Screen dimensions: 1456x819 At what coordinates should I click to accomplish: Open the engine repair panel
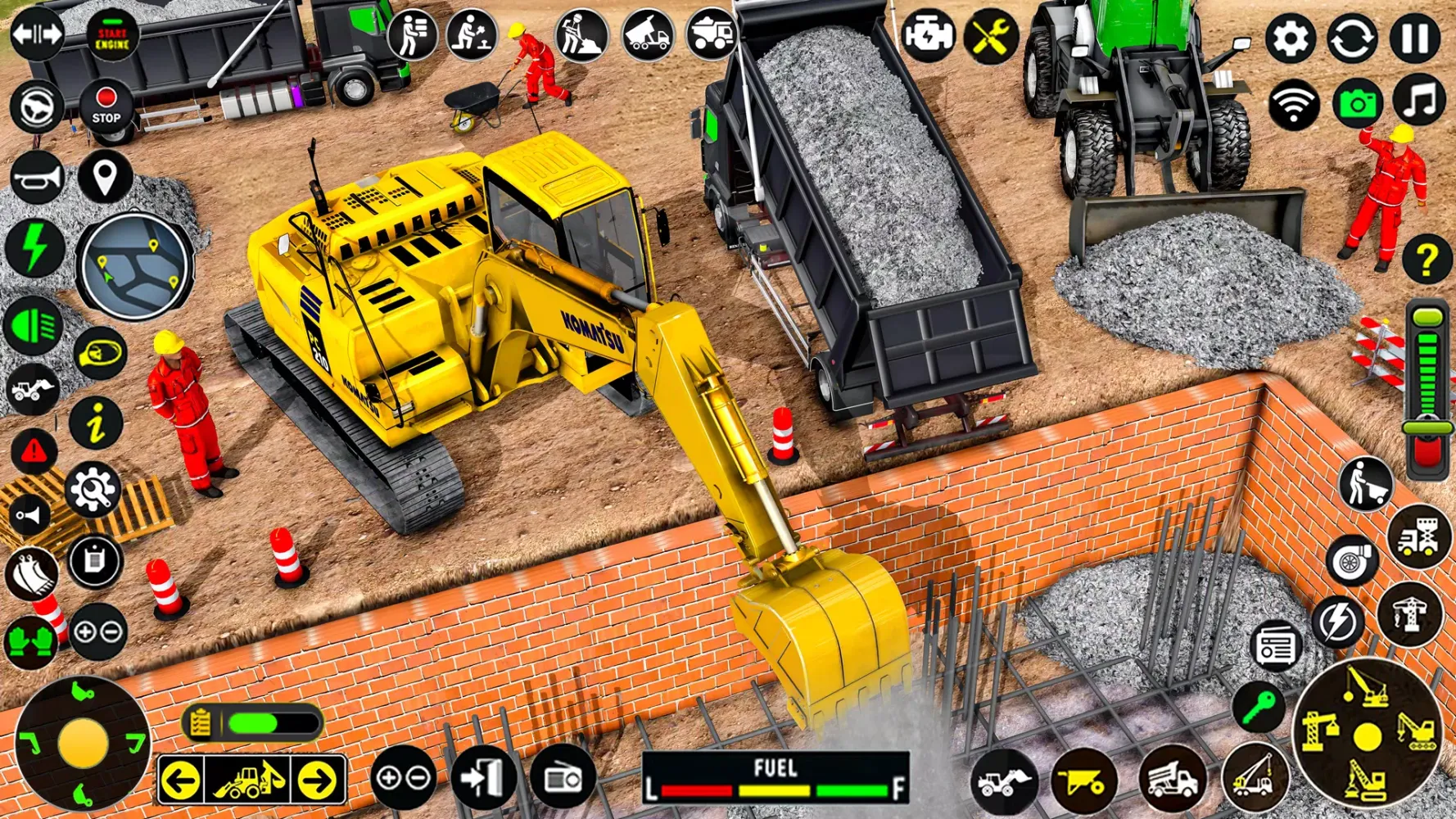928,37
